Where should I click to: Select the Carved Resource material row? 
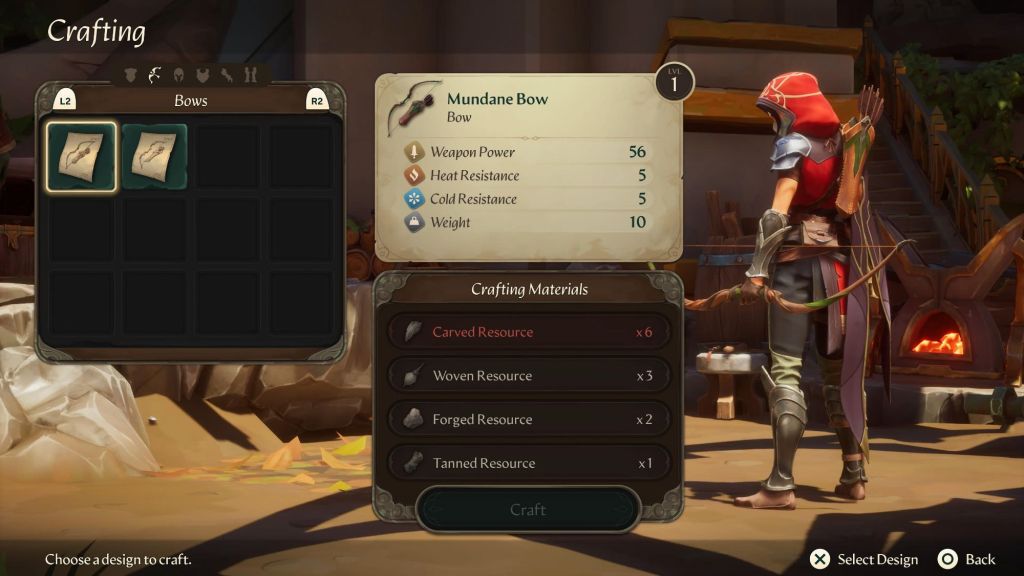(x=527, y=332)
